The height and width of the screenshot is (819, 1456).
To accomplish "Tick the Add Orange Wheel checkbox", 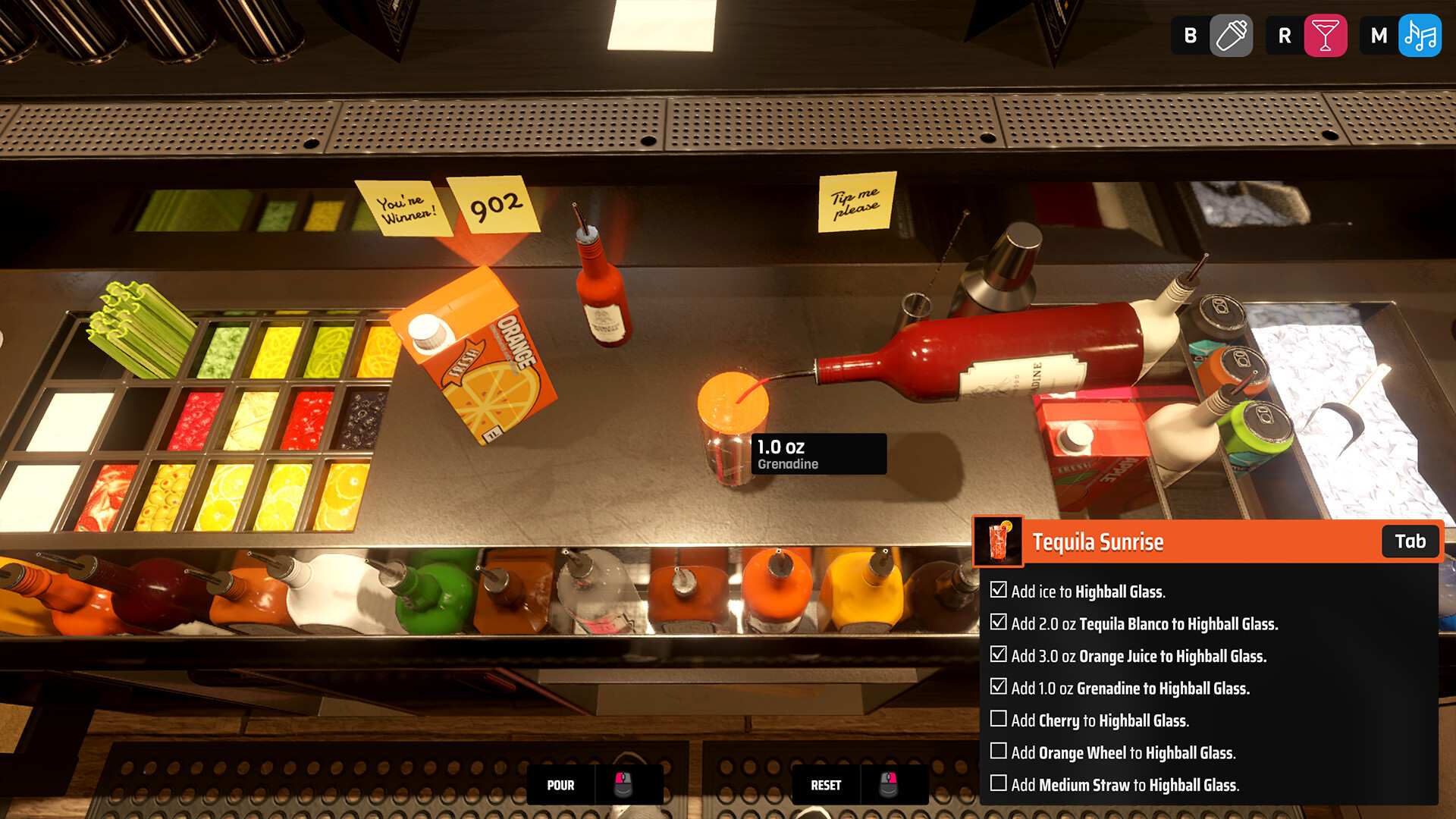I will [x=999, y=751].
